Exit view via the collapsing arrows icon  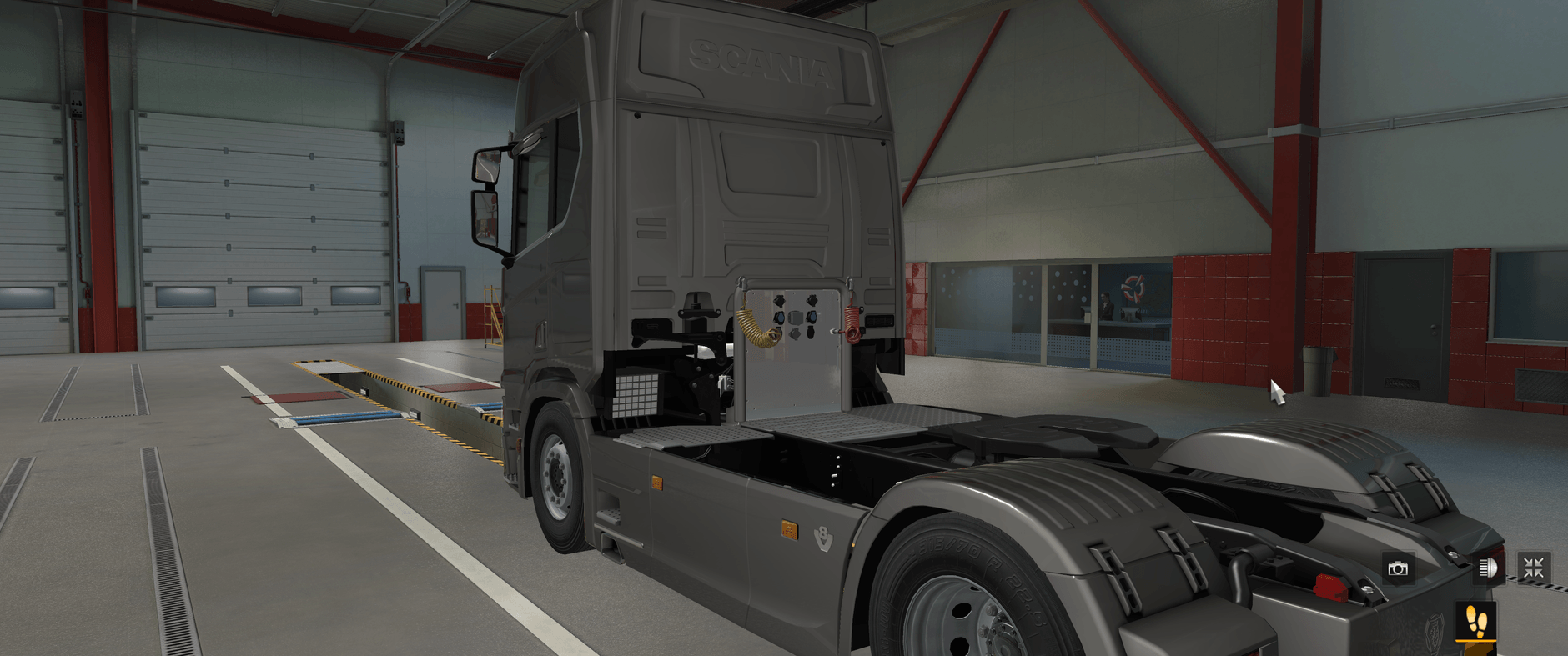1535,569
